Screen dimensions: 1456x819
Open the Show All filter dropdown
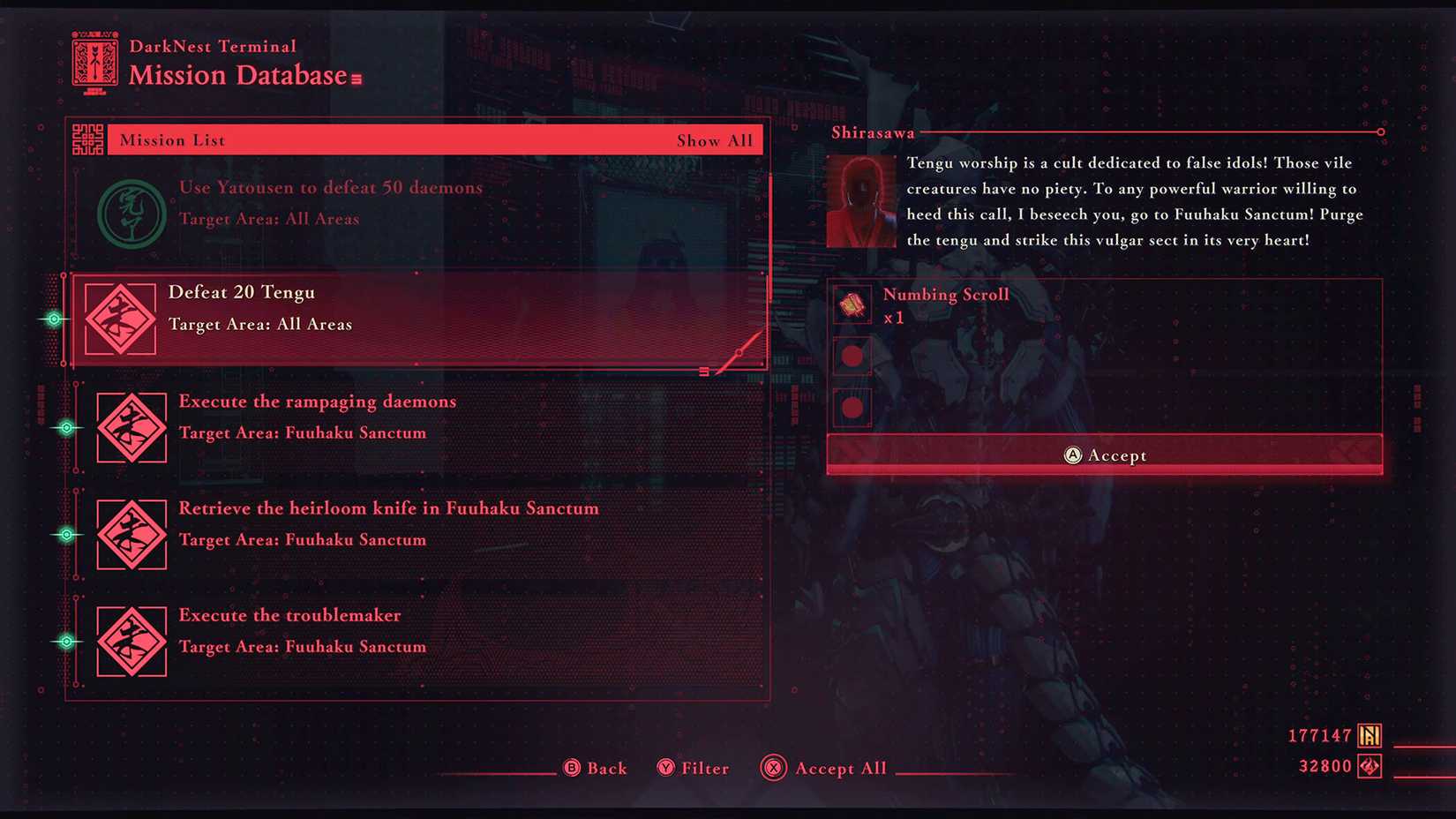(716, 139)
